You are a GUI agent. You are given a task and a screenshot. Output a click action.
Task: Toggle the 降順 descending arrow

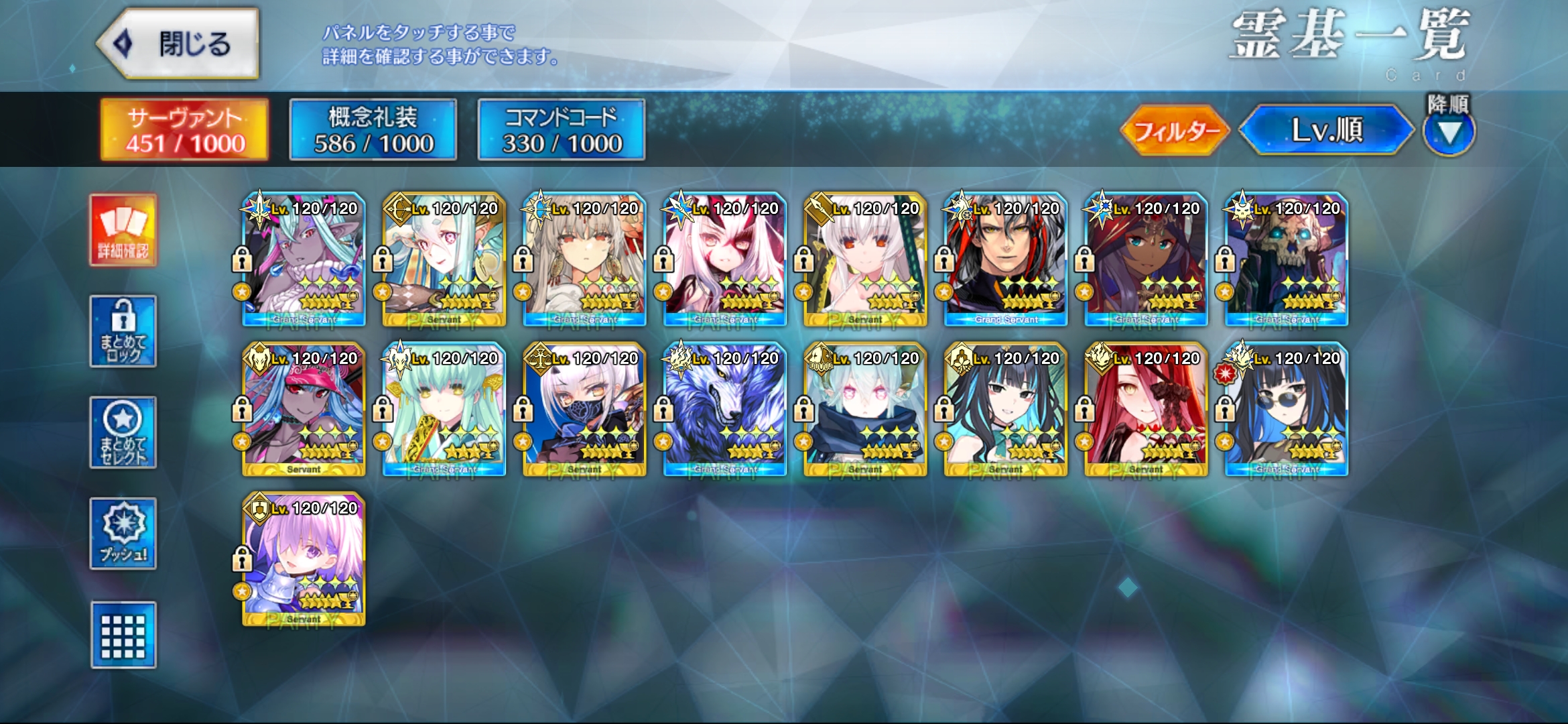[x=1449, y=131]
